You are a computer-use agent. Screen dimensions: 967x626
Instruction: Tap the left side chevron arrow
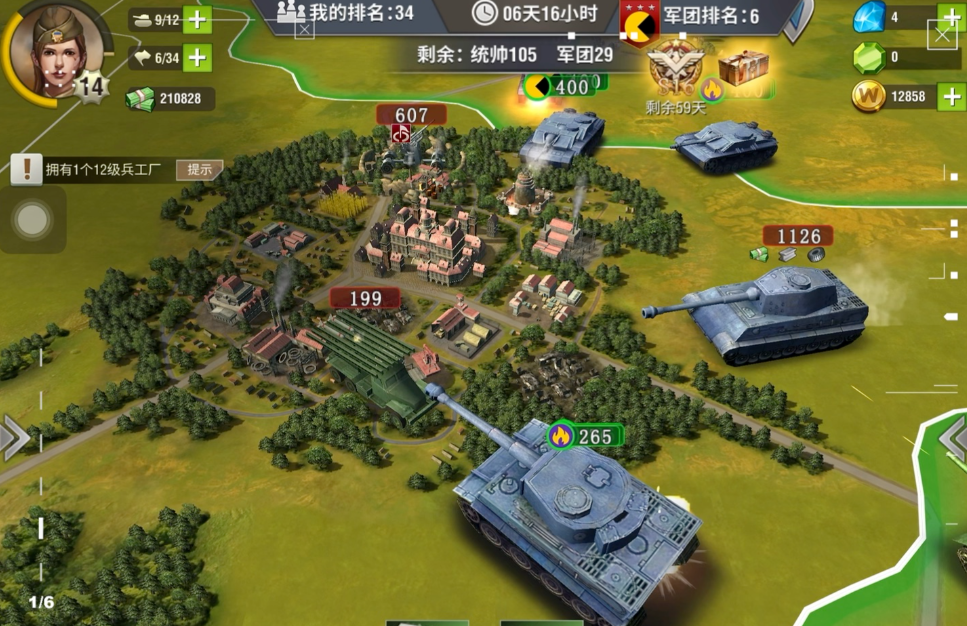point(14,439)
